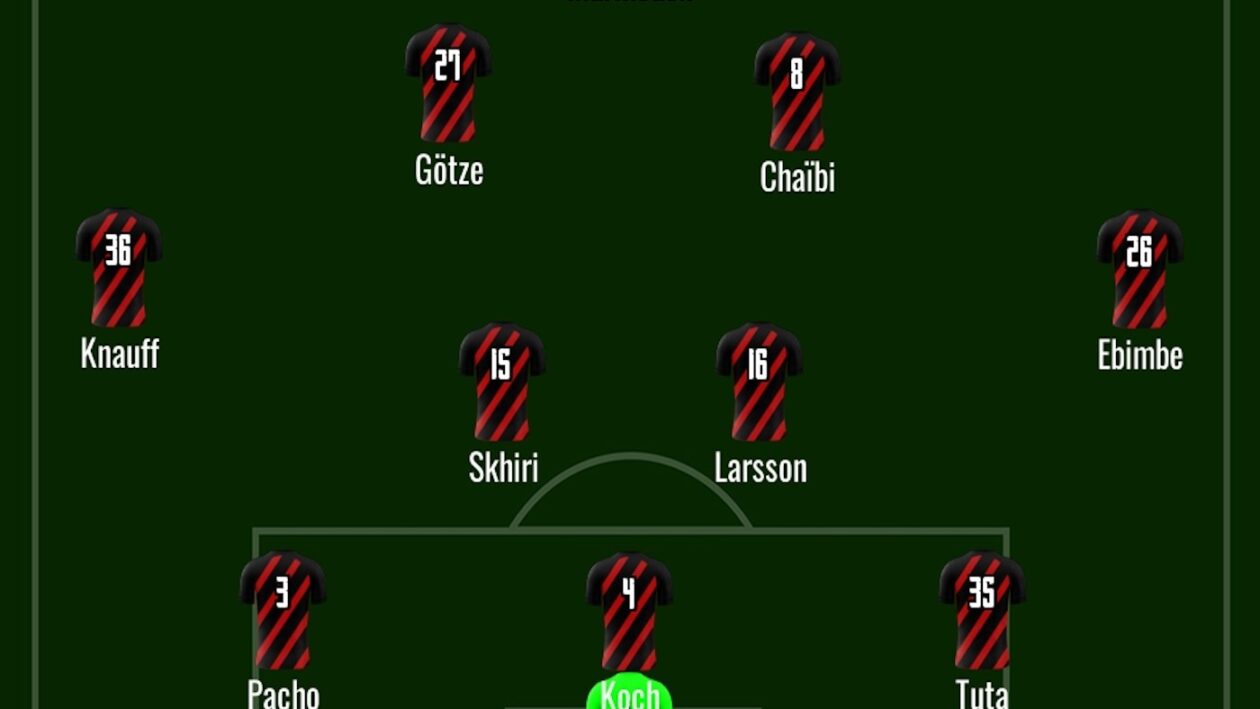Image resolution: width=1260 pixels, height=709 pixels.
Task: Pick Koch's number 4 shirt
Action: click(x=629, y=612)
